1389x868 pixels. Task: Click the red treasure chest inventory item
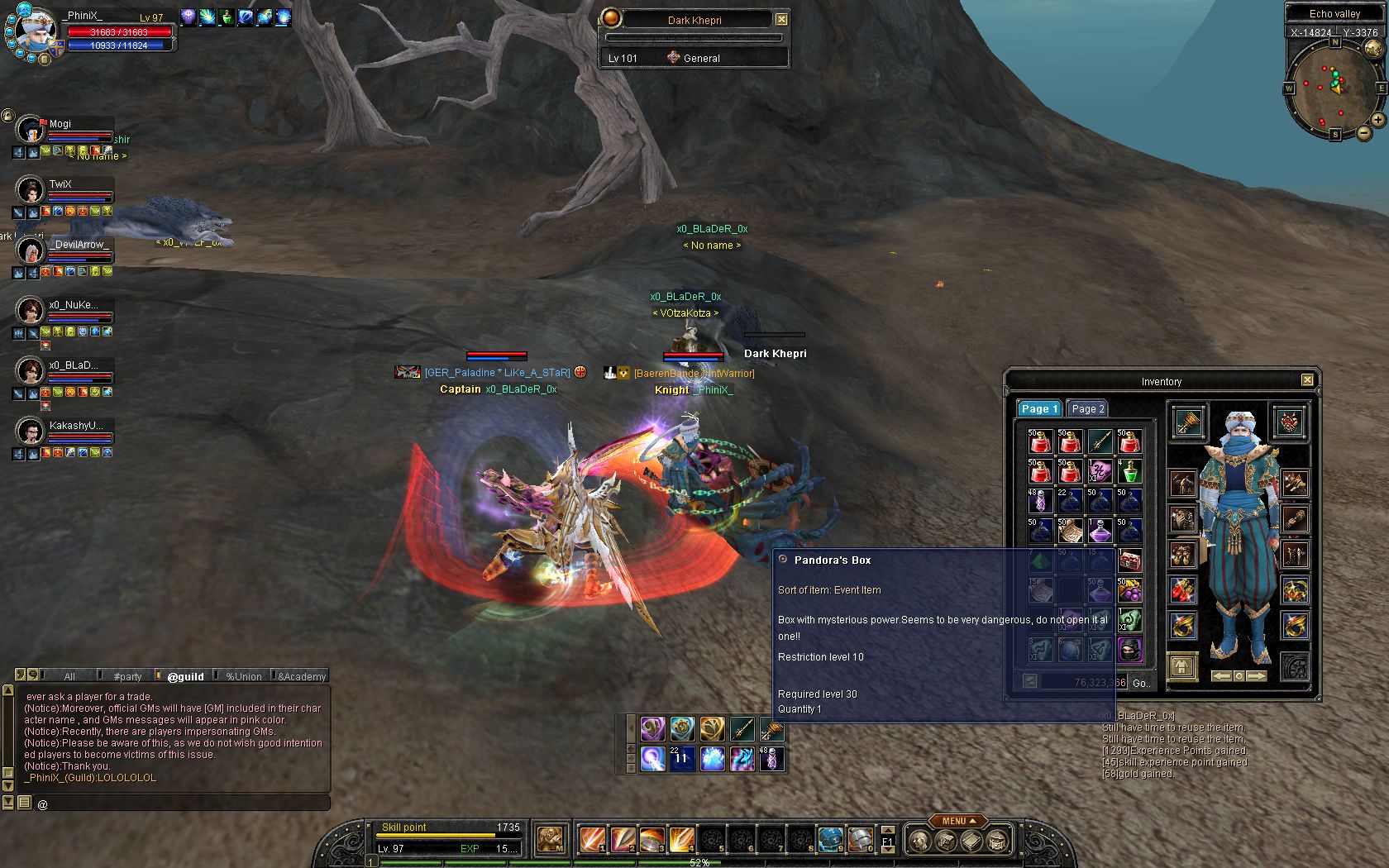[x=1129, y=560]
